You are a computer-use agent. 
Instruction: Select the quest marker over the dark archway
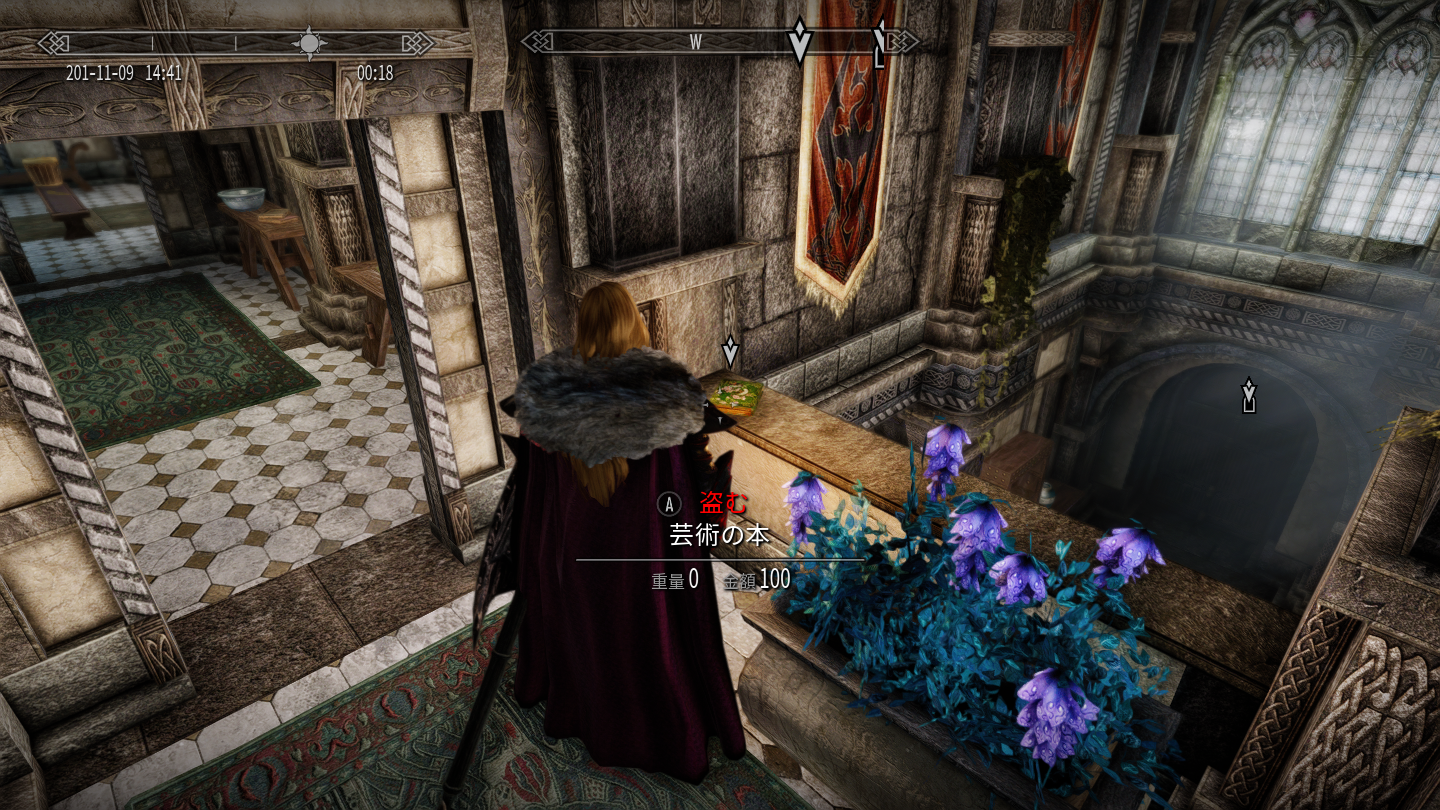pyautogui.click(x=1248, y=394)
